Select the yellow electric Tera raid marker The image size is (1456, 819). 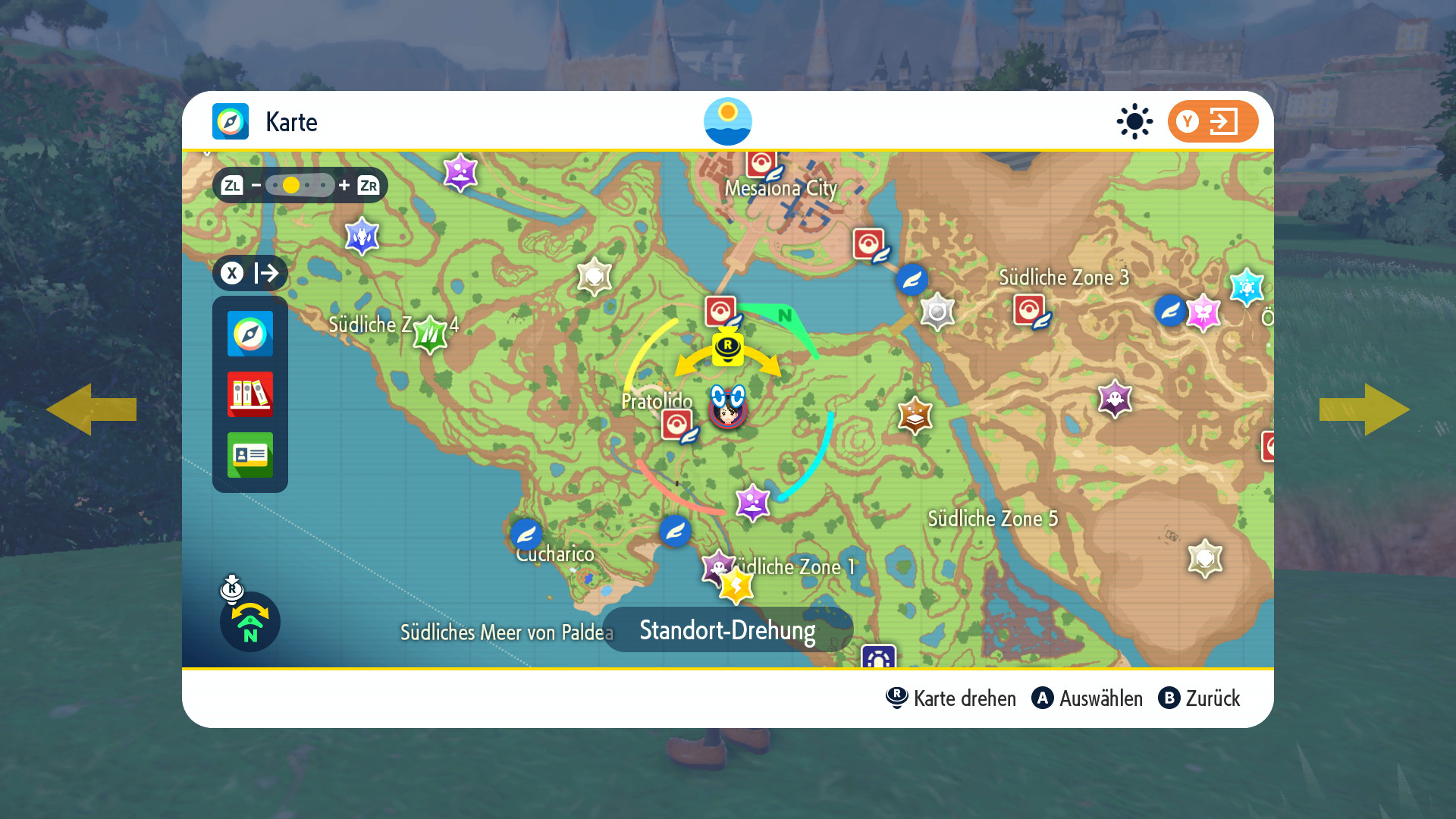[736, 585]
